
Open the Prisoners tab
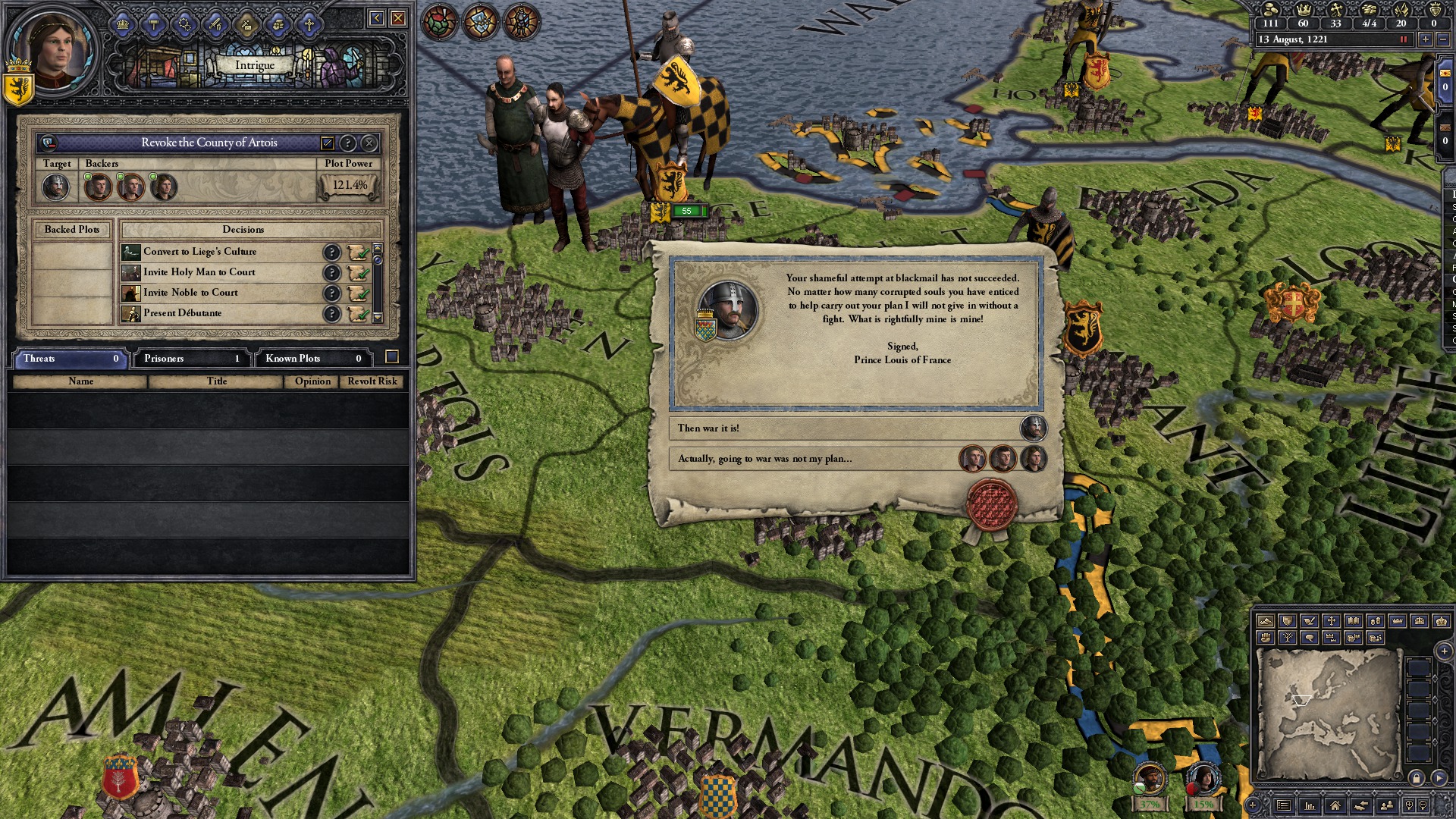(x=191, y=358)
